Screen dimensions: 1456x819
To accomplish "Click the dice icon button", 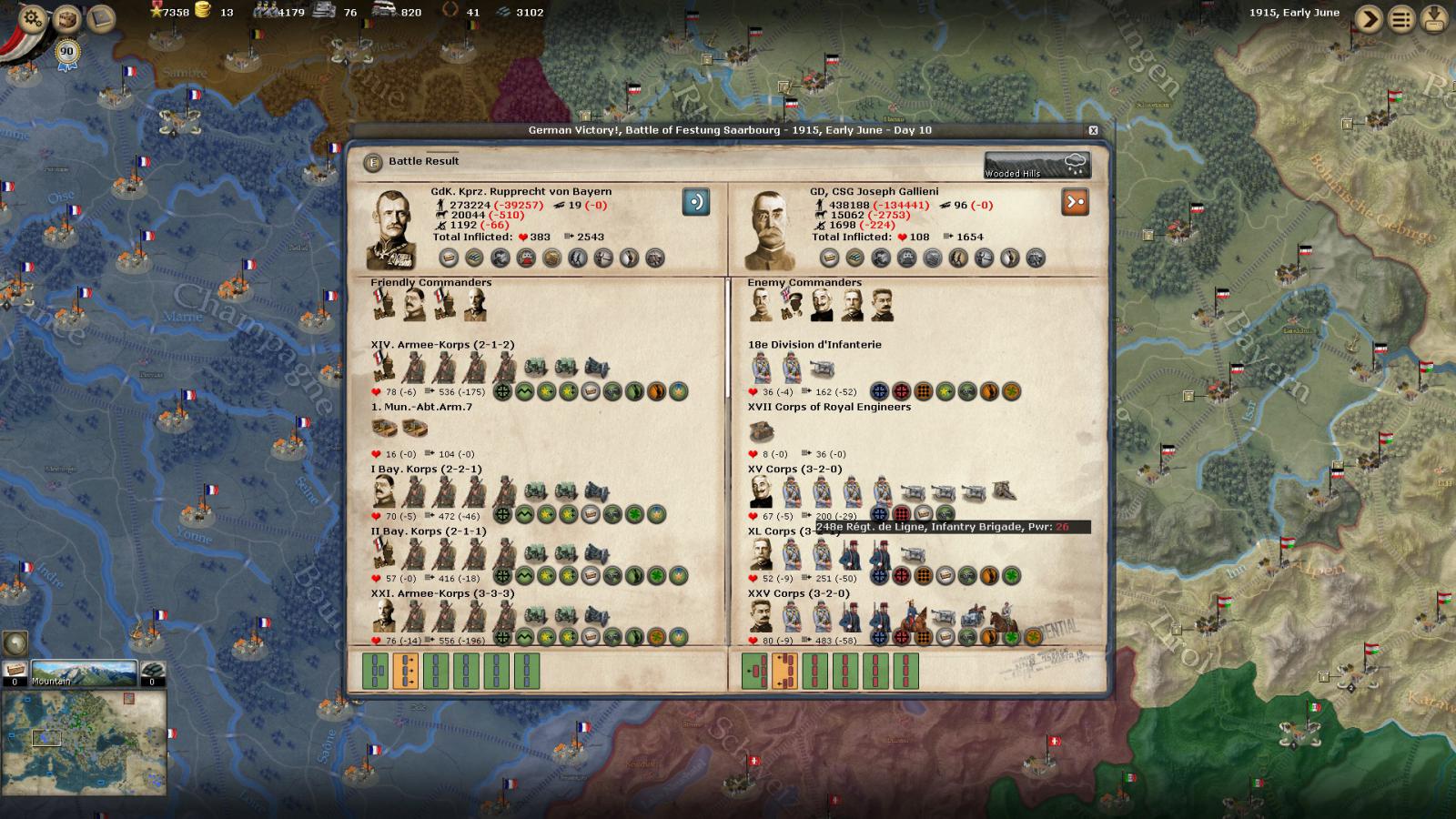I will pos(66,18).
